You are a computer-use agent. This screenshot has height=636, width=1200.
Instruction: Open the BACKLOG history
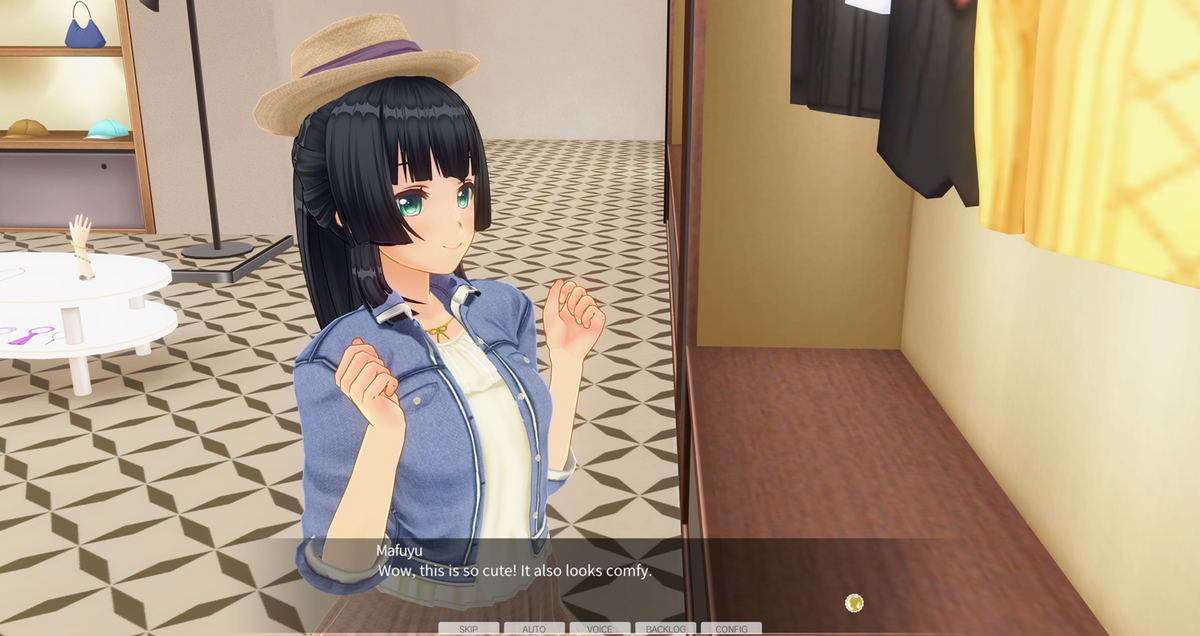pyautogui.click(x=666, y=629)
